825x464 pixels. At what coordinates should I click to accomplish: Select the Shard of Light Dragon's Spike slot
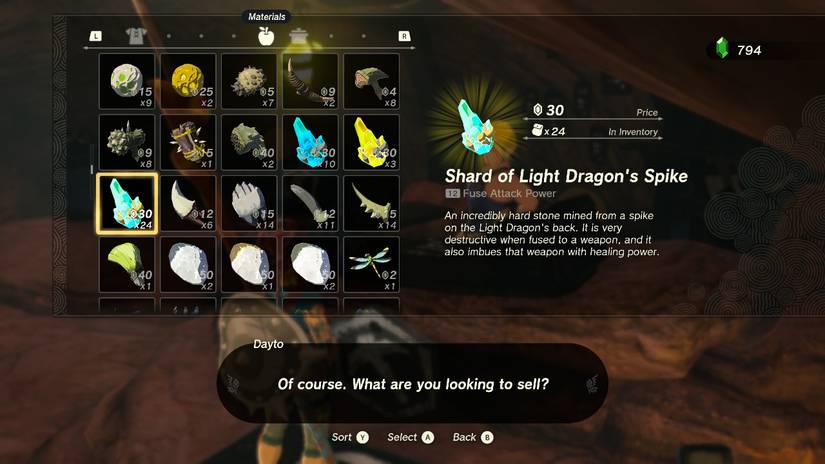coord(126,203)
